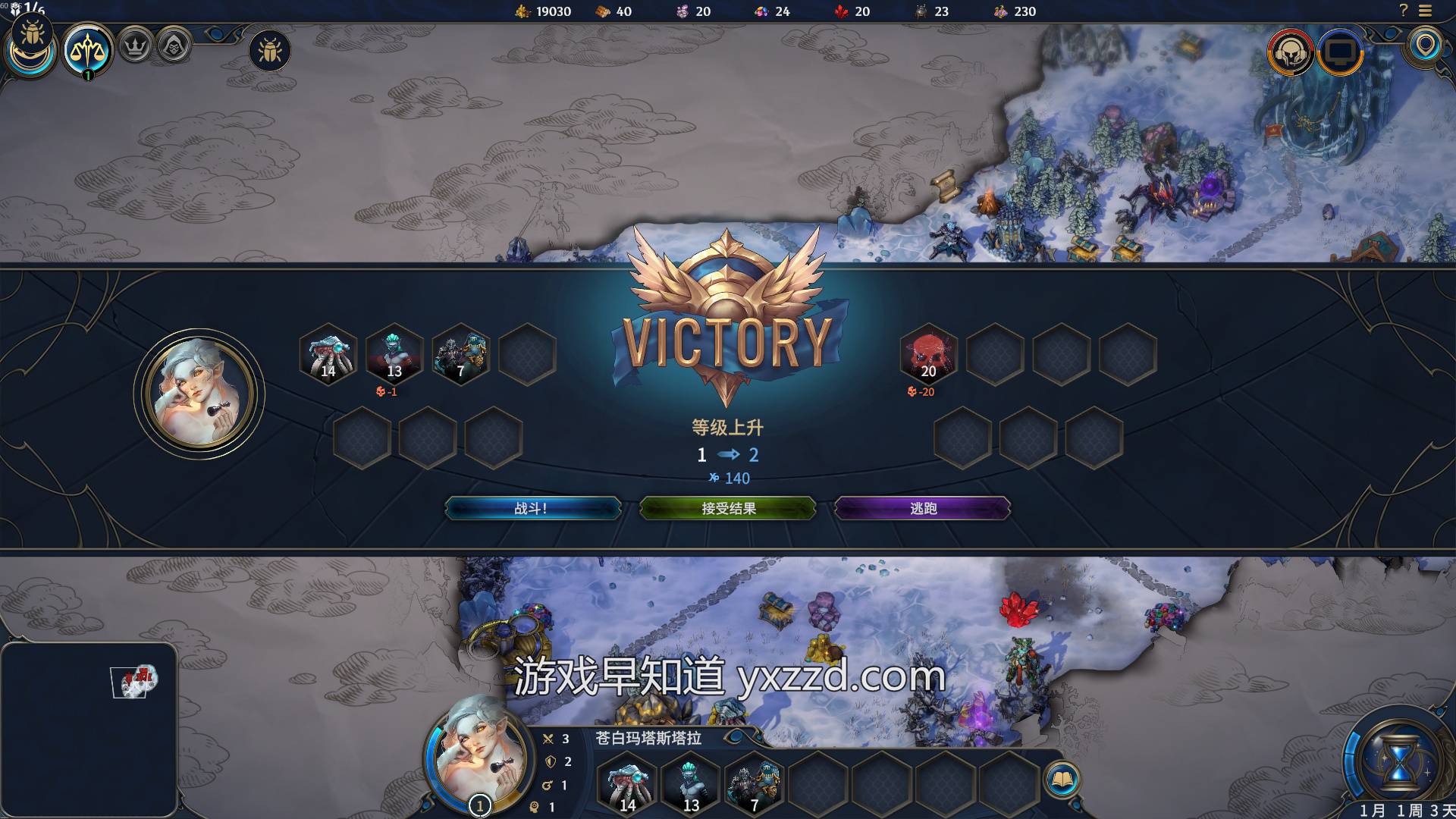Click the scarab beetle moon emblem

coord(31,47)
